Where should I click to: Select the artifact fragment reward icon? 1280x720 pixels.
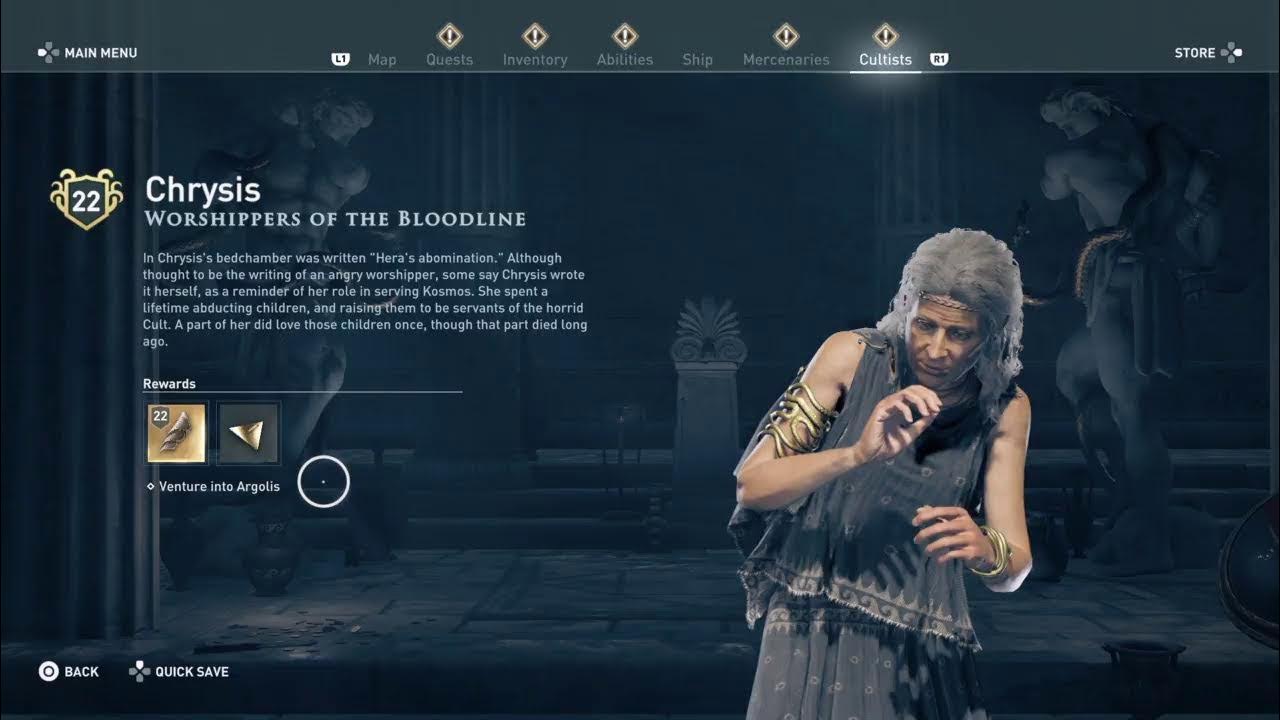248,433
